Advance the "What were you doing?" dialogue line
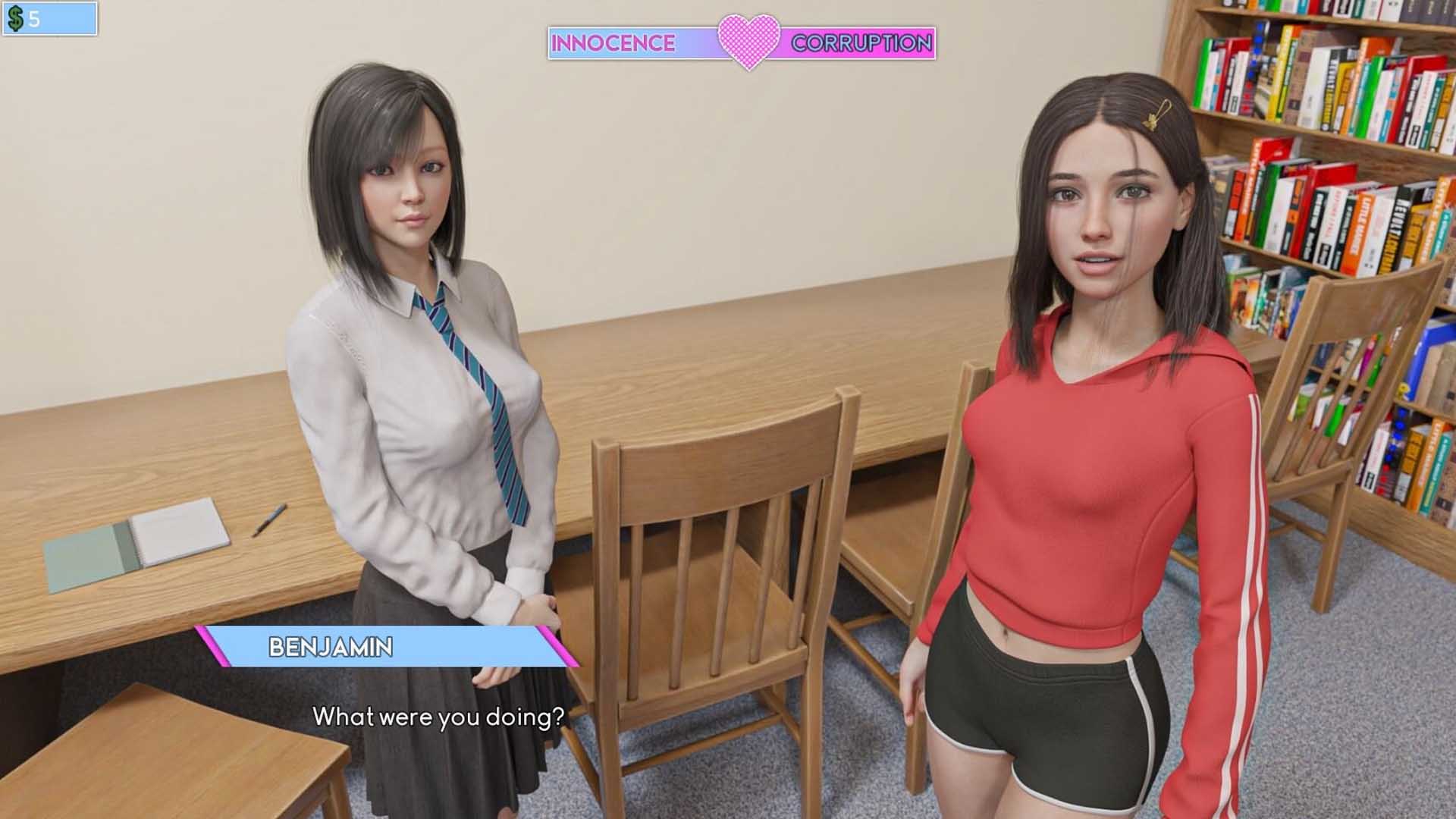The width and height of the screenshot is (1456, 819). point(438,717)
